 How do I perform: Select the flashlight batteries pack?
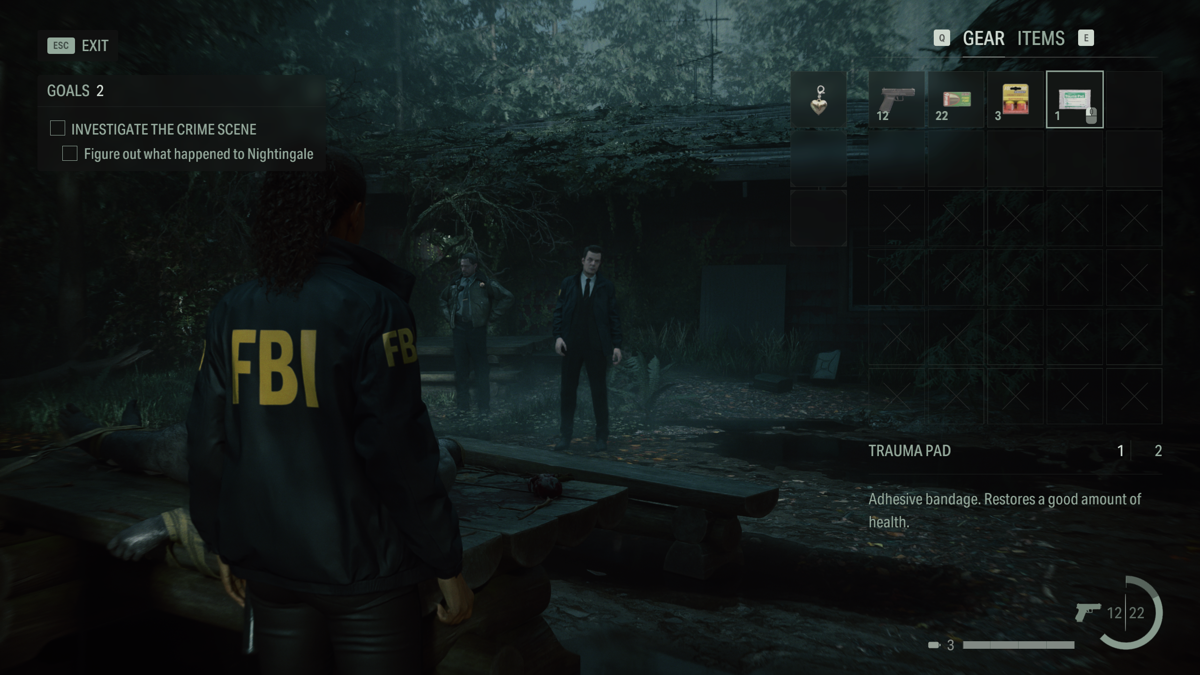point(1015,100)
